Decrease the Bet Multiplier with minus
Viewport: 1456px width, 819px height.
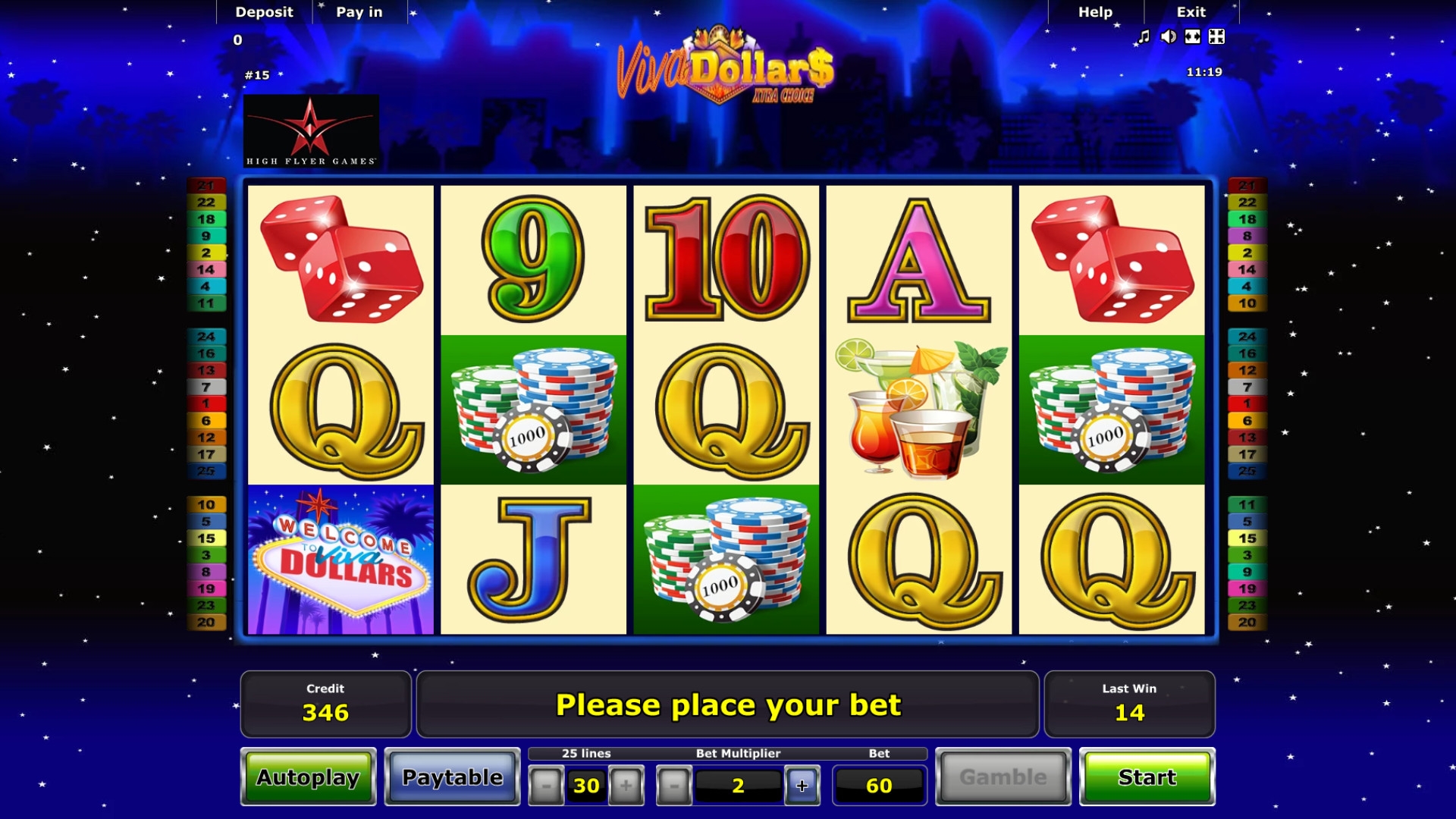pos(673,786)
